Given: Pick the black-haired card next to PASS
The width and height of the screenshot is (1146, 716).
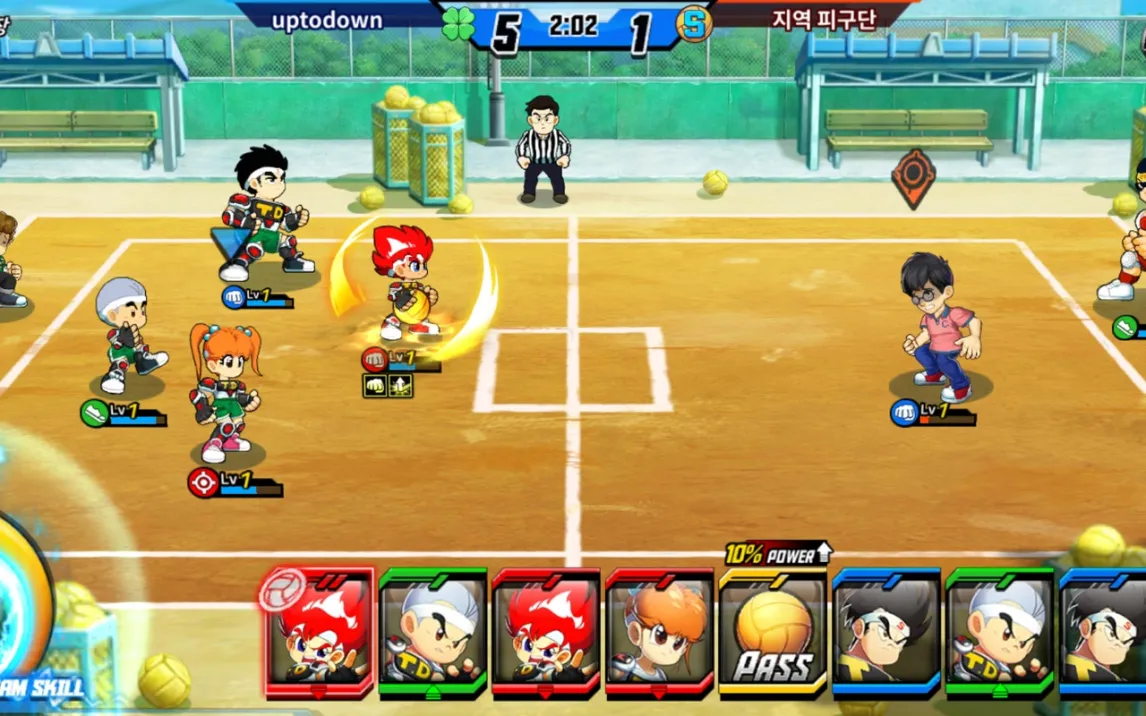Looking at the screenshot, I should 886,632.
